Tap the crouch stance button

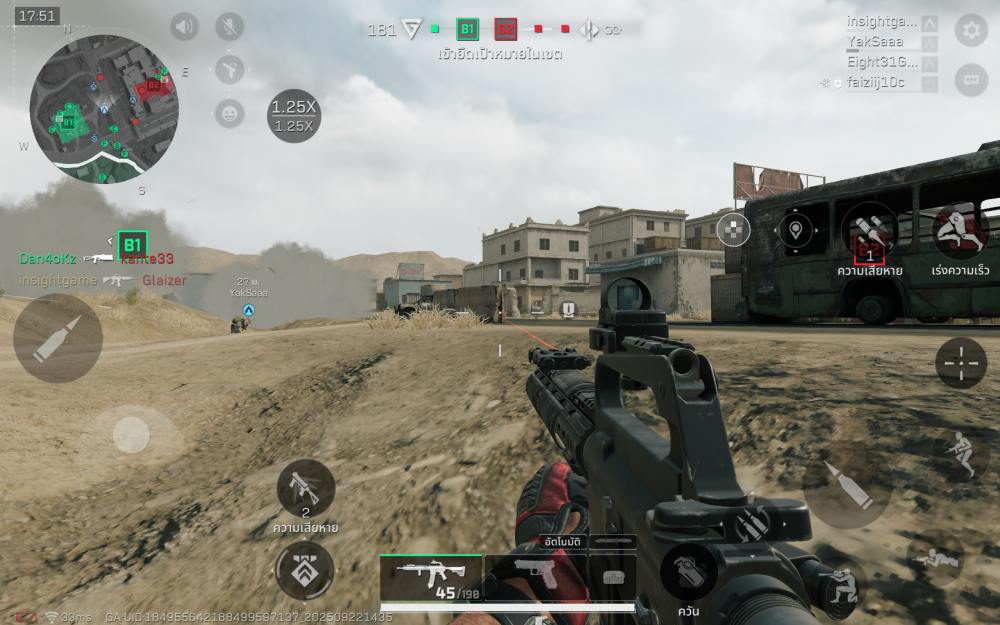pyautogui.click(x=960, y=453)
